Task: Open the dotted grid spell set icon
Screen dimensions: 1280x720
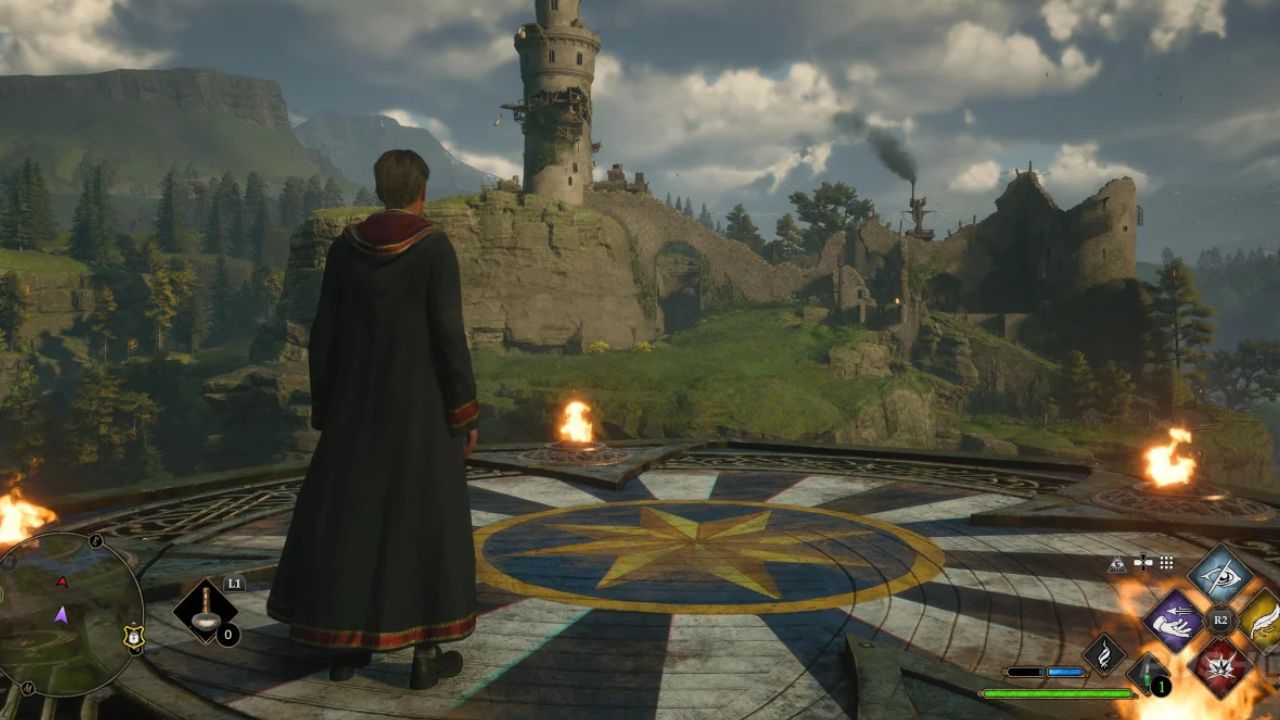Action: pos(1166,563)
